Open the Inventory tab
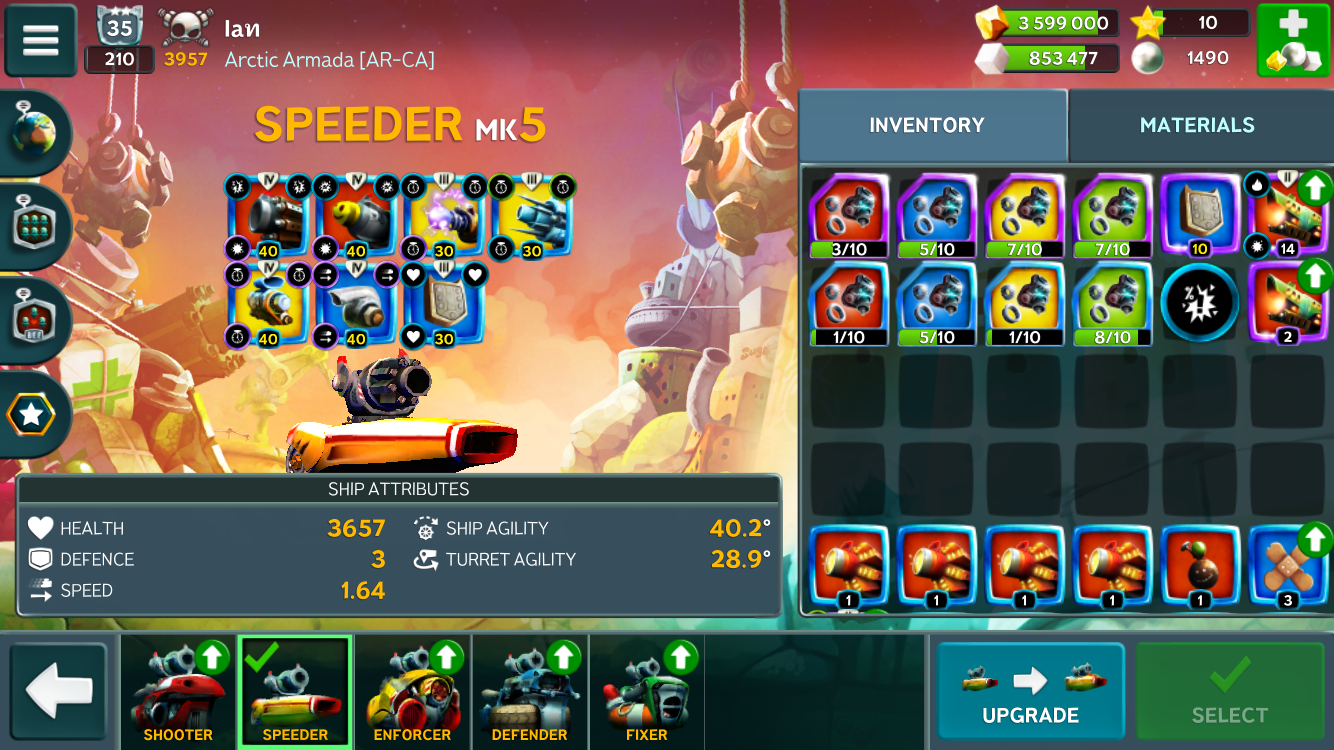Screen dimensions: 1334x750 [927, 125]
